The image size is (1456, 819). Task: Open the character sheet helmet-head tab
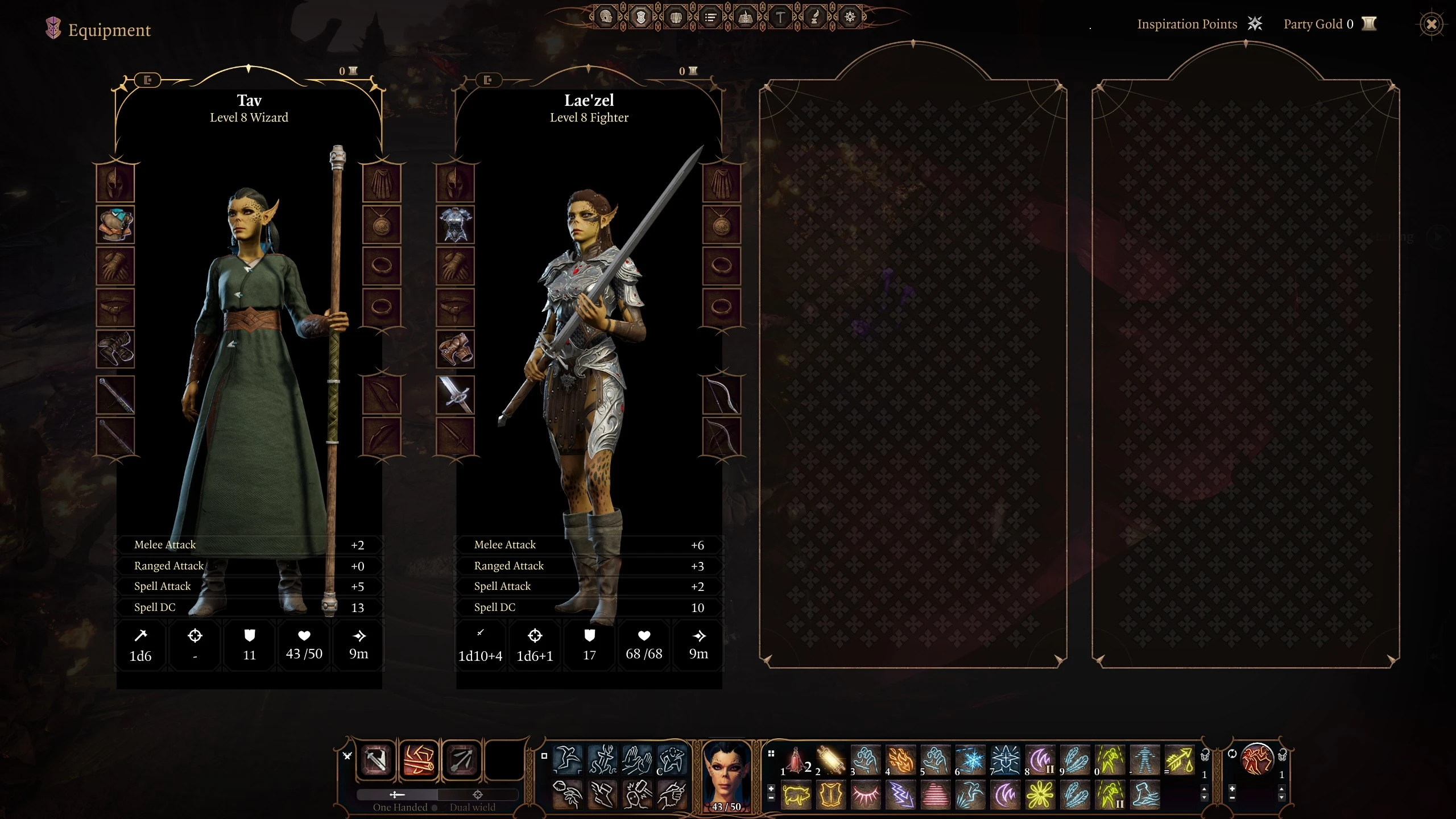606,17
